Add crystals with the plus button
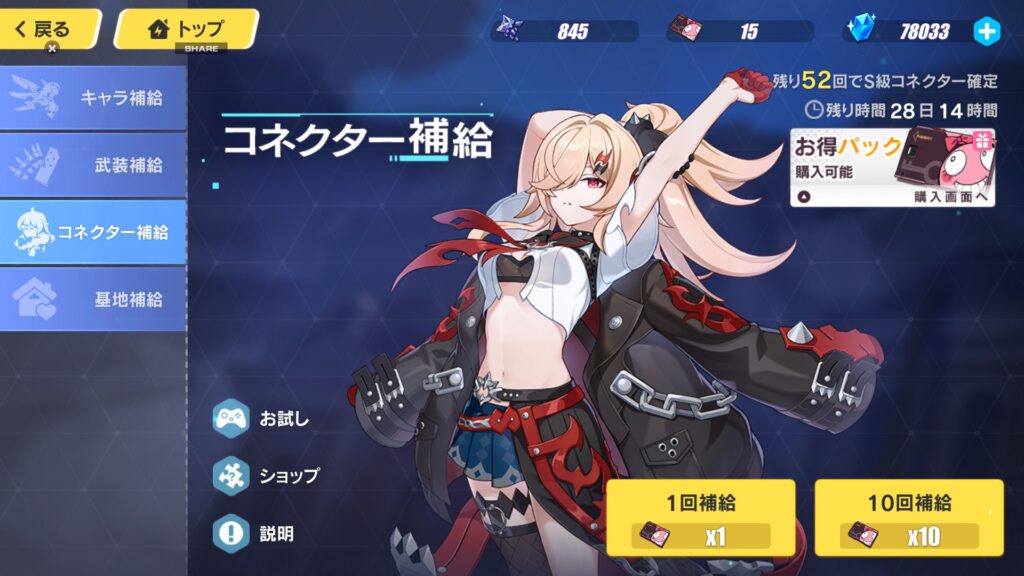 [986, 31]
